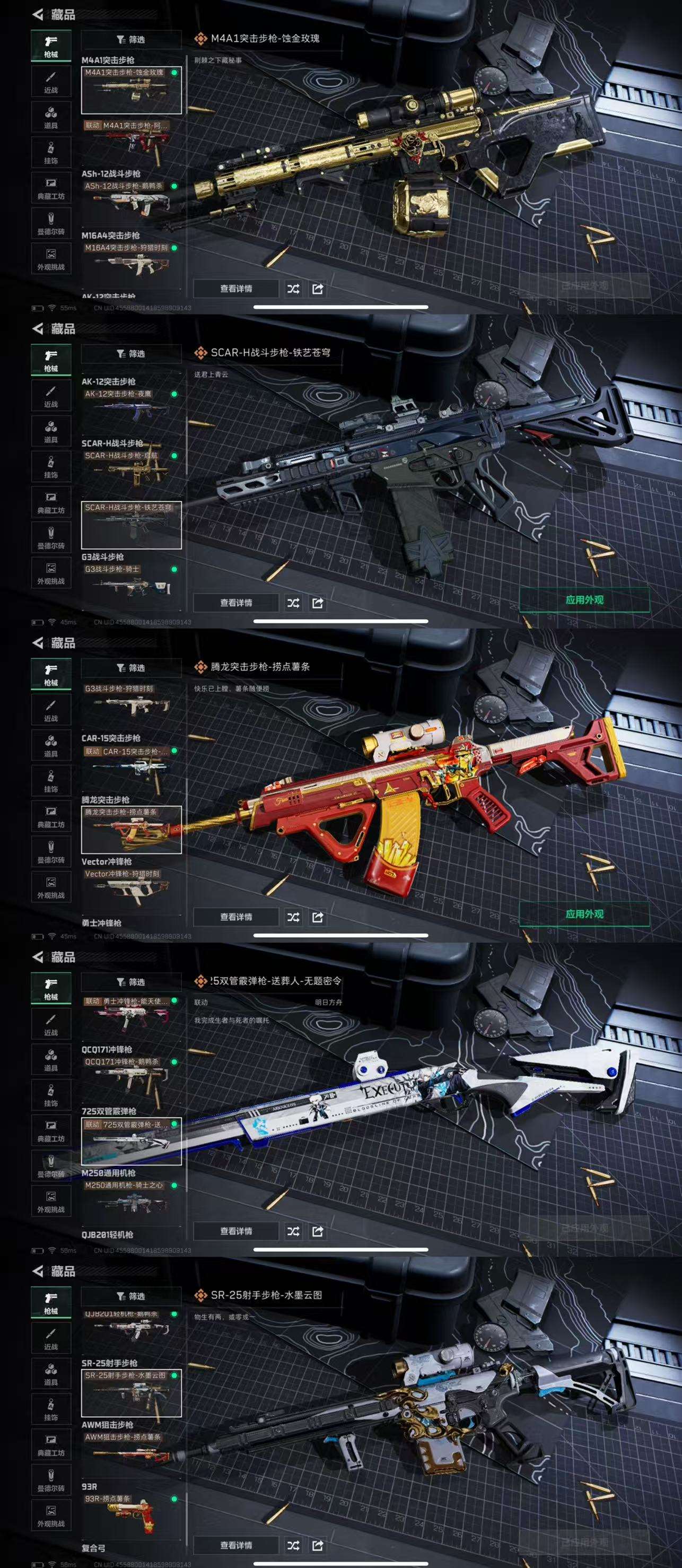Viewport: 682px width, 1568px height.
Task: Select the 近战 (melee) category icon in the sidebar
Action: coord(52,79)
